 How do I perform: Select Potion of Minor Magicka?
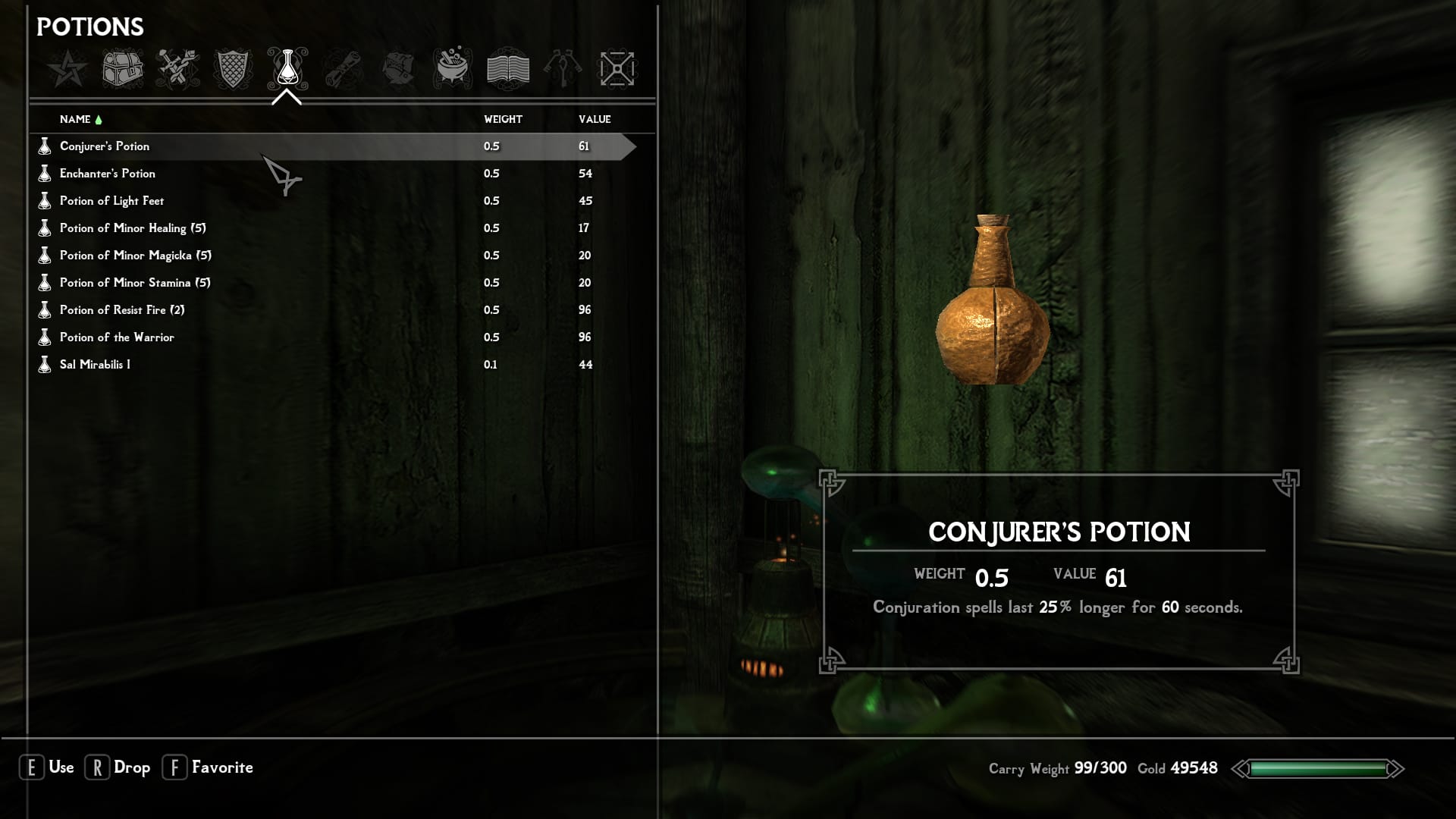136,256
